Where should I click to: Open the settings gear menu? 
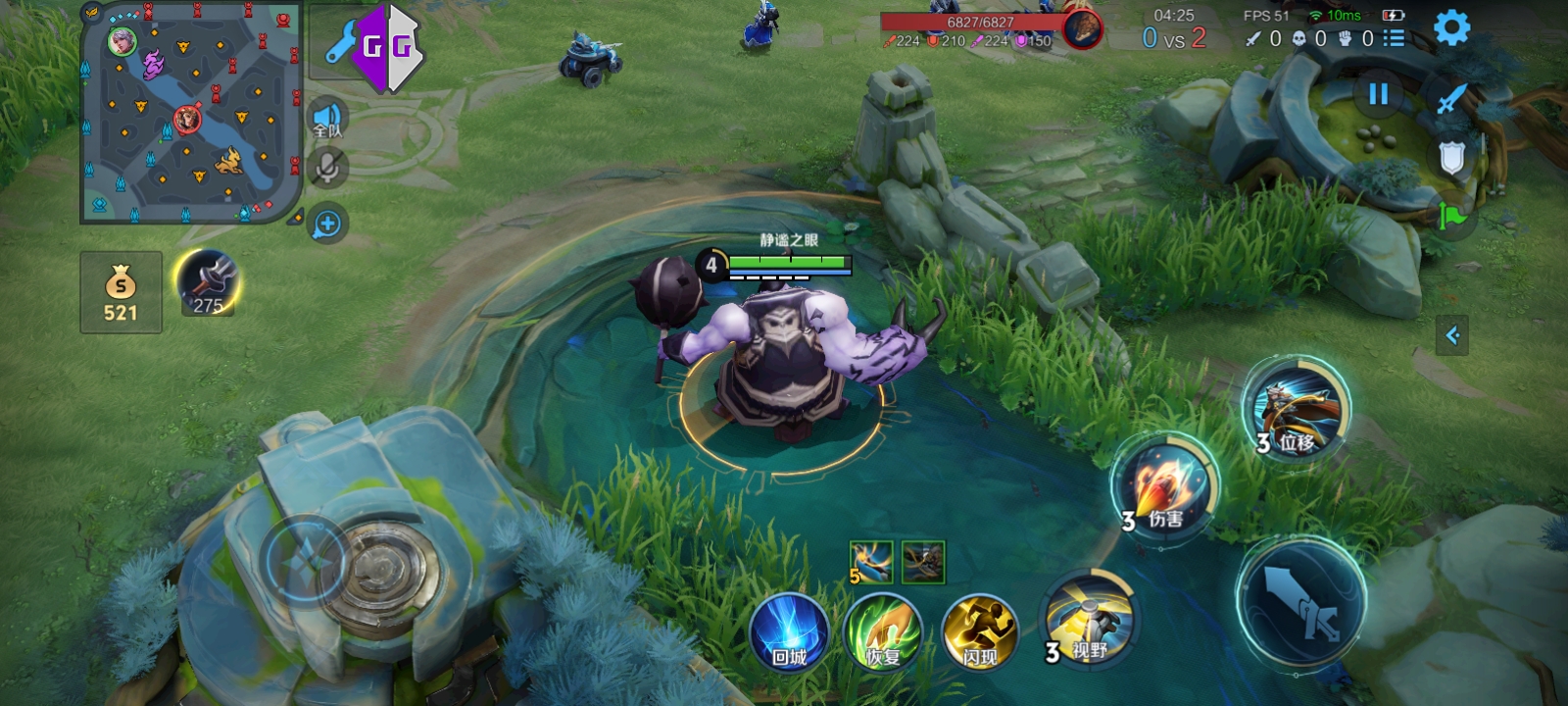1451,27
